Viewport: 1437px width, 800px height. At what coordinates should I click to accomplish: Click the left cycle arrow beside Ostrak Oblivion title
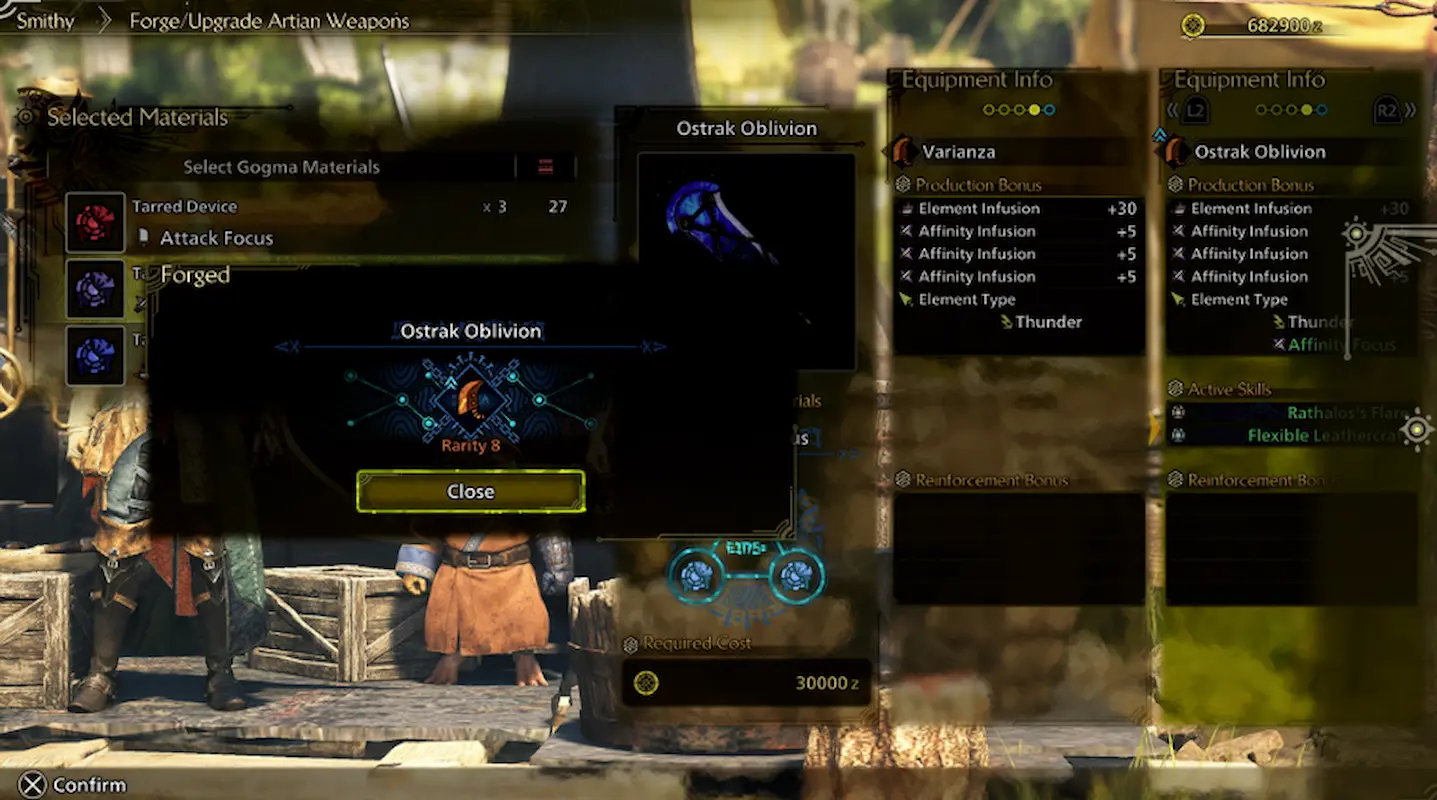click(x=287, y=347)
